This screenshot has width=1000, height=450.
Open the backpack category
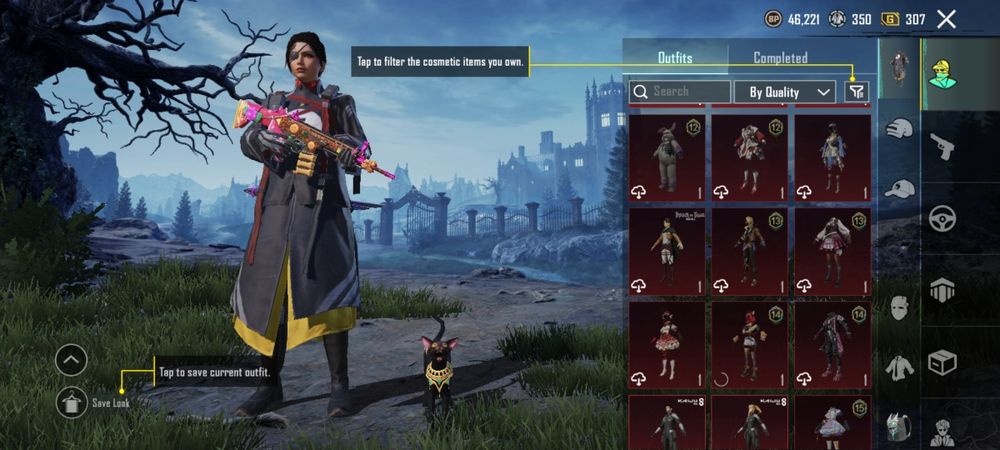900,428
